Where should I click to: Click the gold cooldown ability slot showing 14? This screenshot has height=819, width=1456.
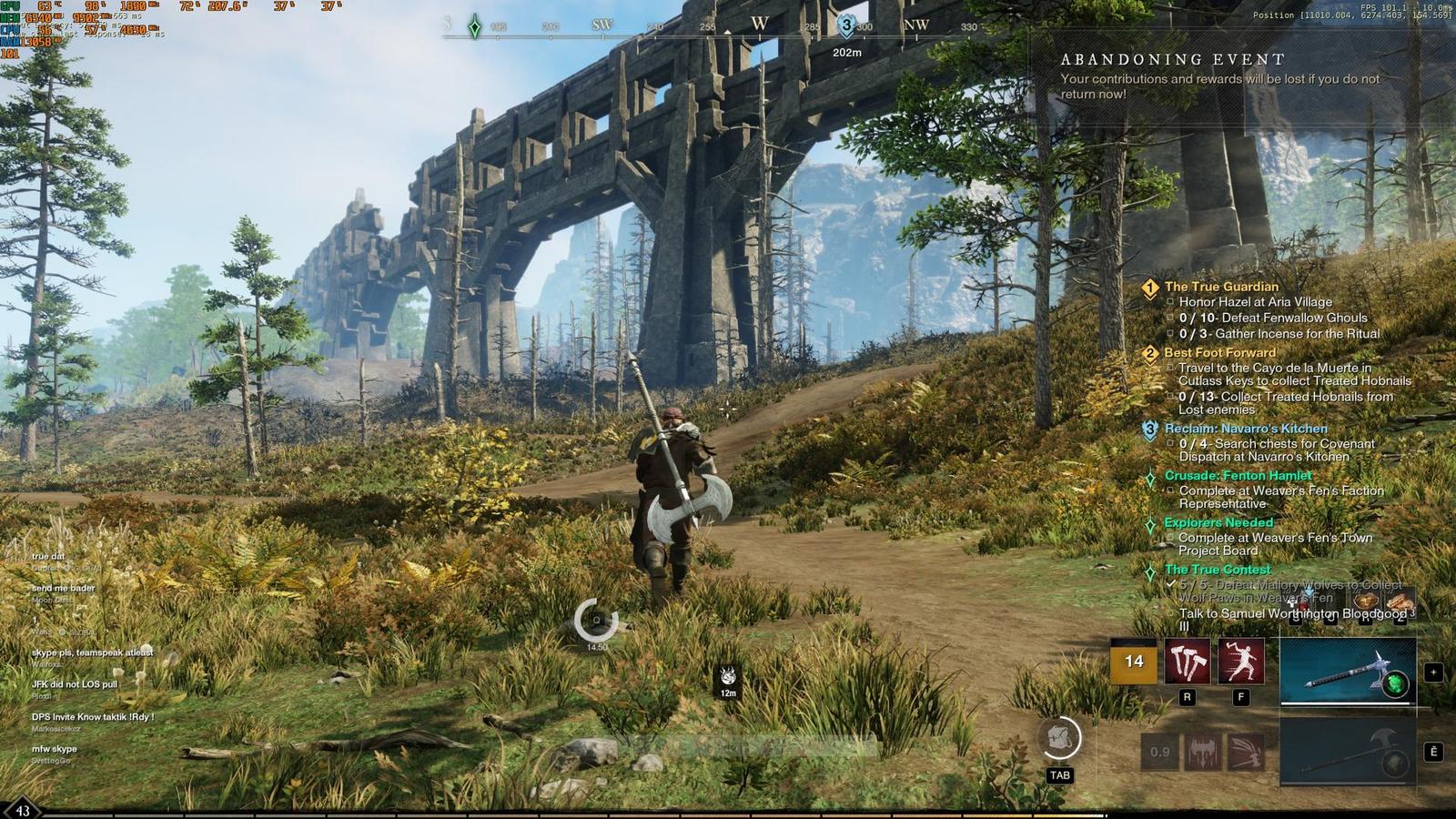(x=1134, y=662)
